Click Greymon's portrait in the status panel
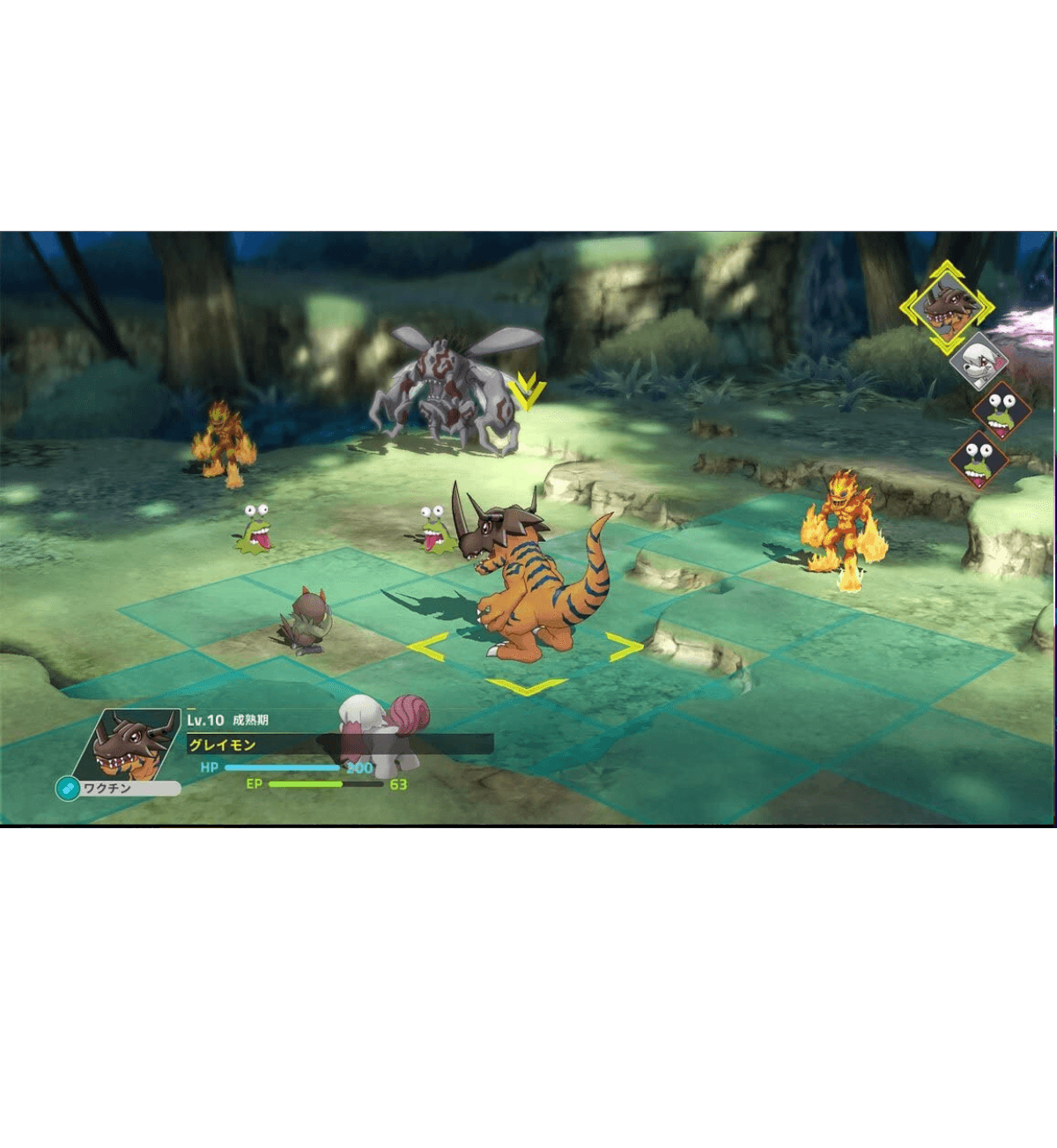Screen dimensions: 1057x1148 pyautogui.click(x=132, y=744)
